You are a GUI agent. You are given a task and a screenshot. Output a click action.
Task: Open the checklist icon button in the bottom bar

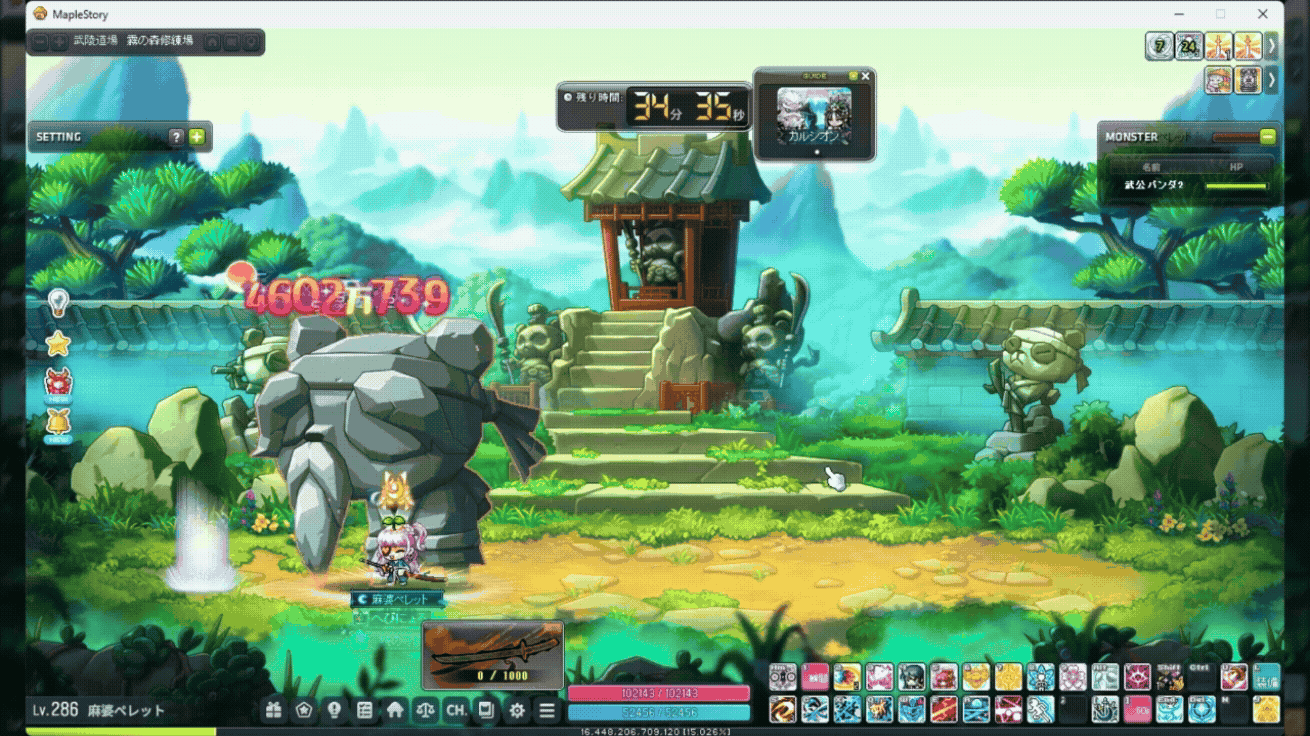[365, 710]
